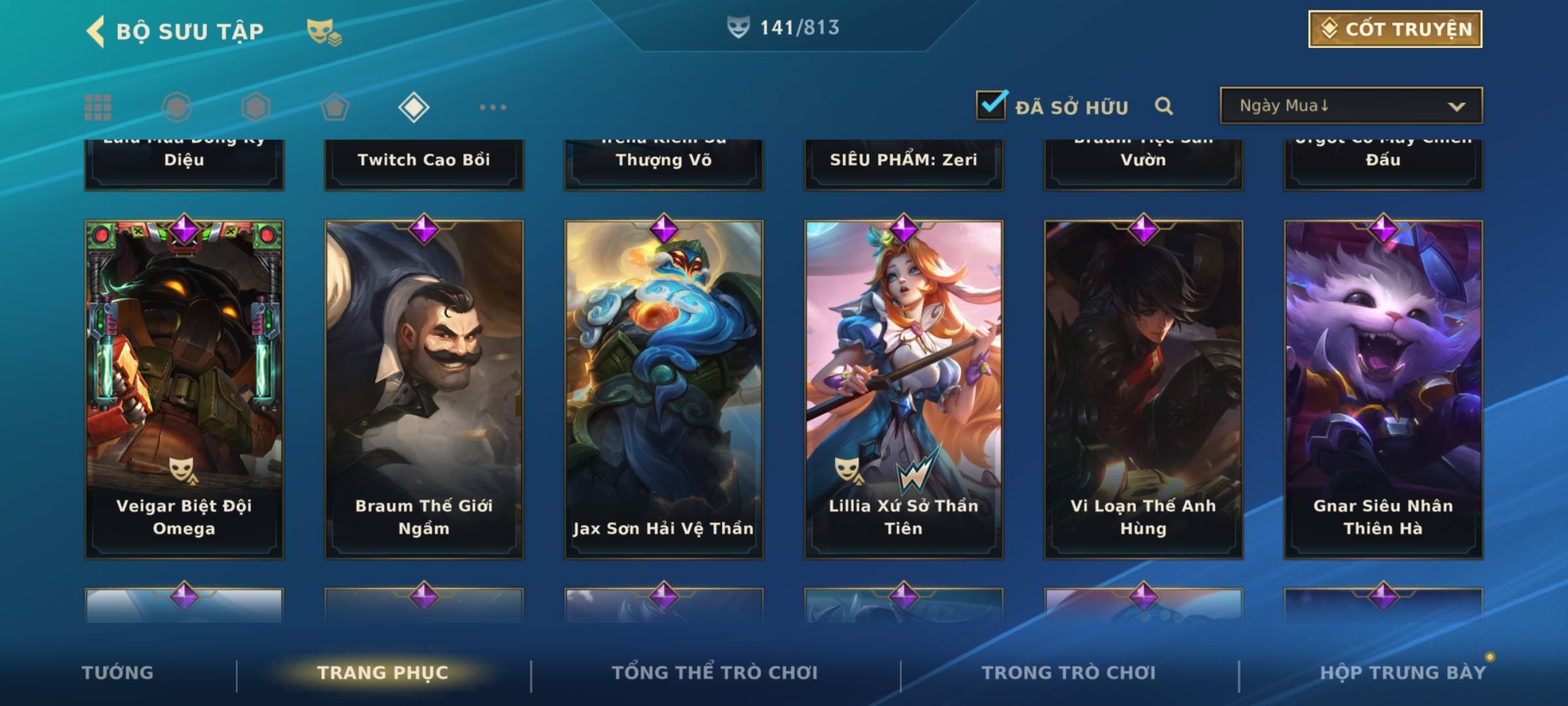Viewport: 1568px width, 706px height.
Task: Choose the pentagon rarity filter
Action: [335, 107]
